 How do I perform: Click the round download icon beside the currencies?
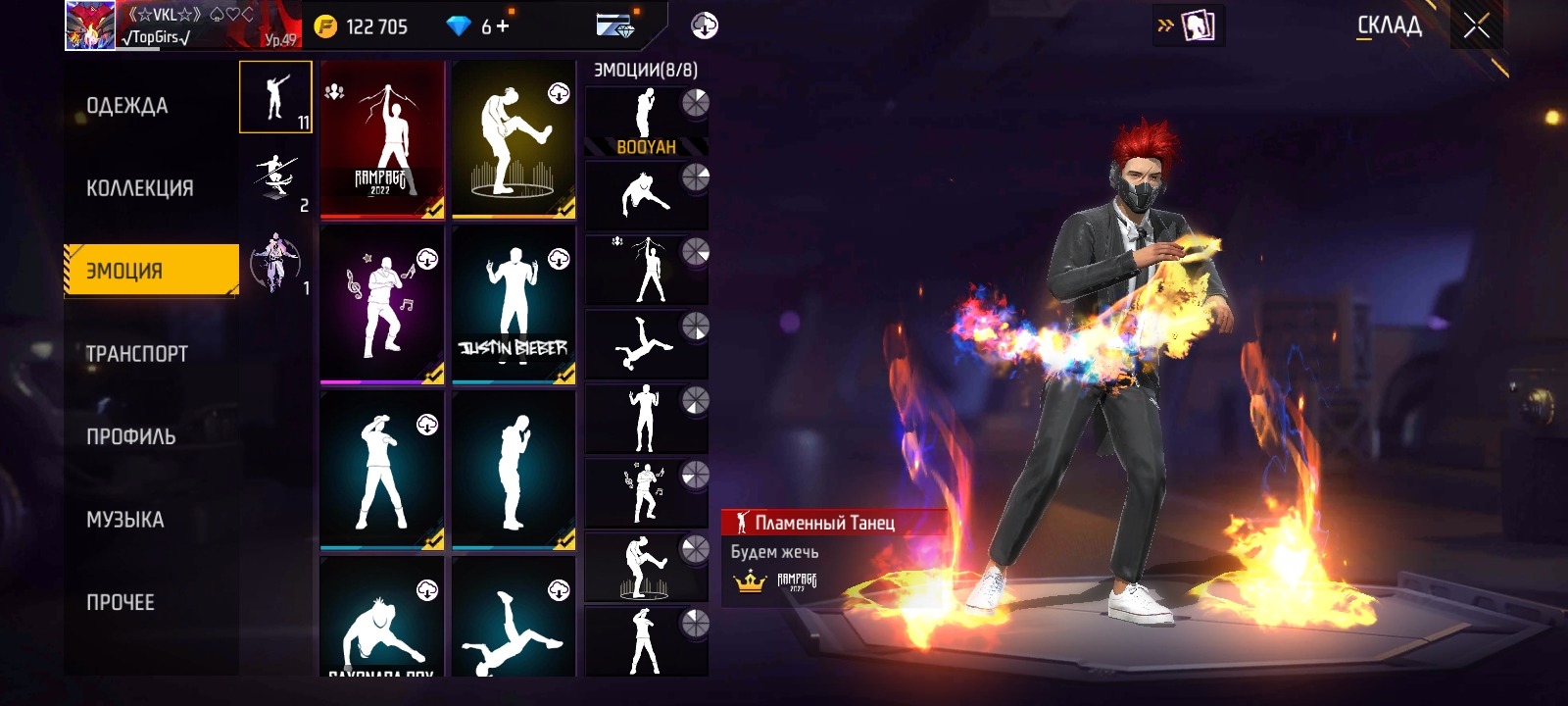(x=704, y=26)
